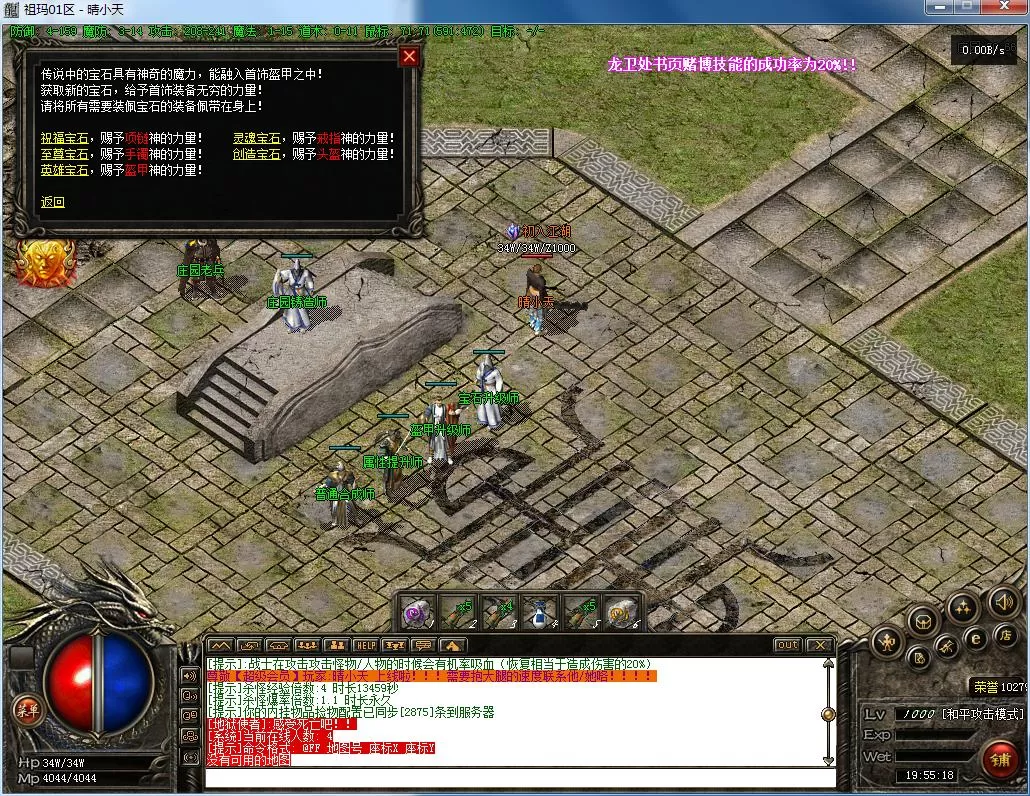Close the gemstone NPC dialogue window
Viewport: 1030px width, 796px height.
tap(408, 57)
